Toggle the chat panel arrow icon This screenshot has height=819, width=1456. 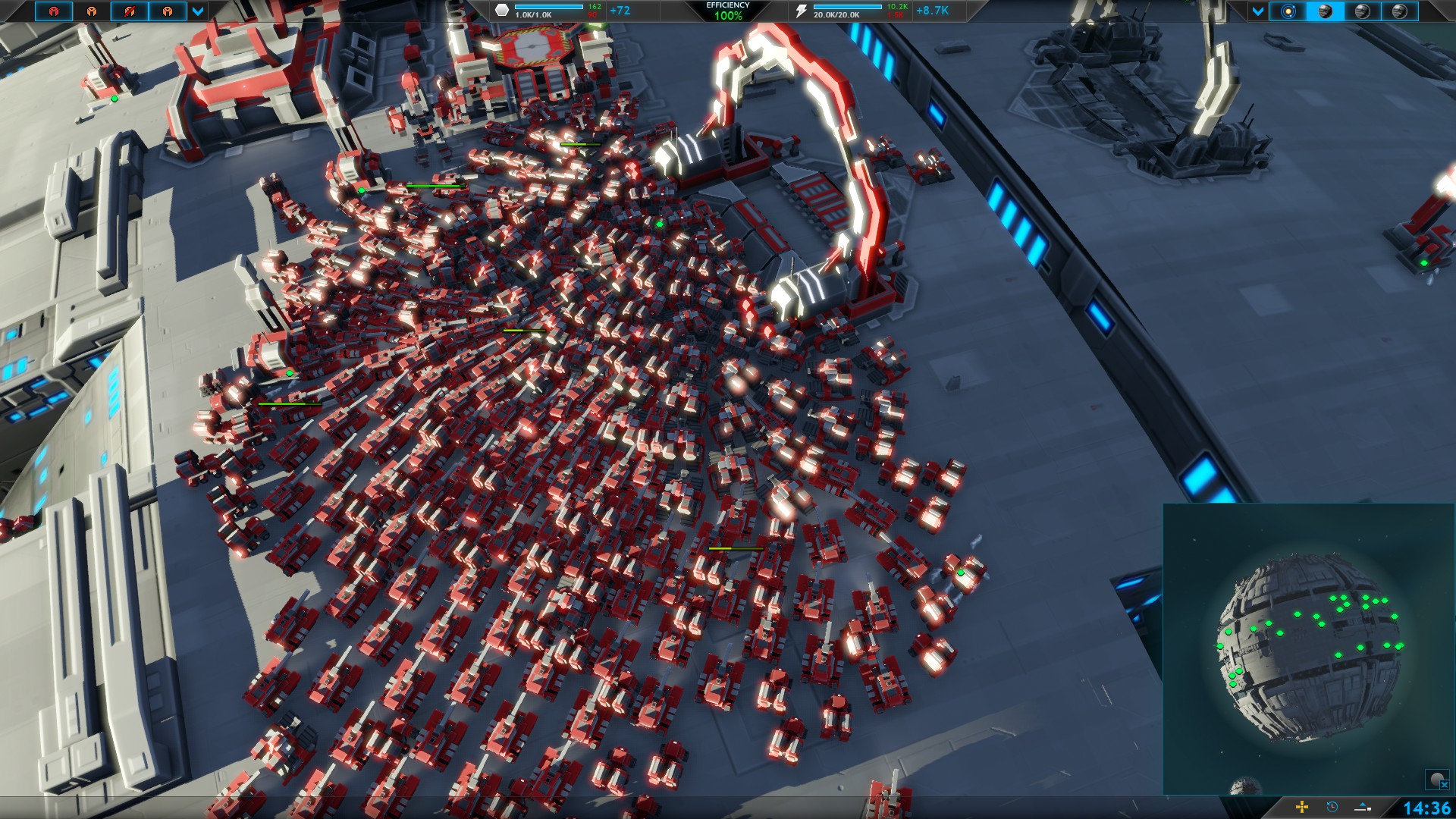(1363, 807)
